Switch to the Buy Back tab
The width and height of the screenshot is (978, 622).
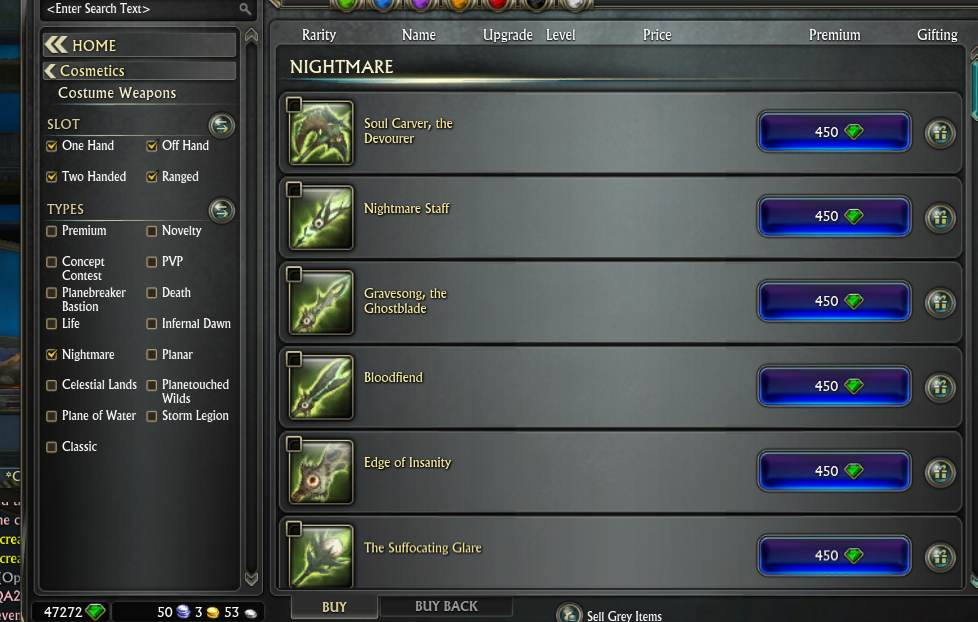pos(446,606)
